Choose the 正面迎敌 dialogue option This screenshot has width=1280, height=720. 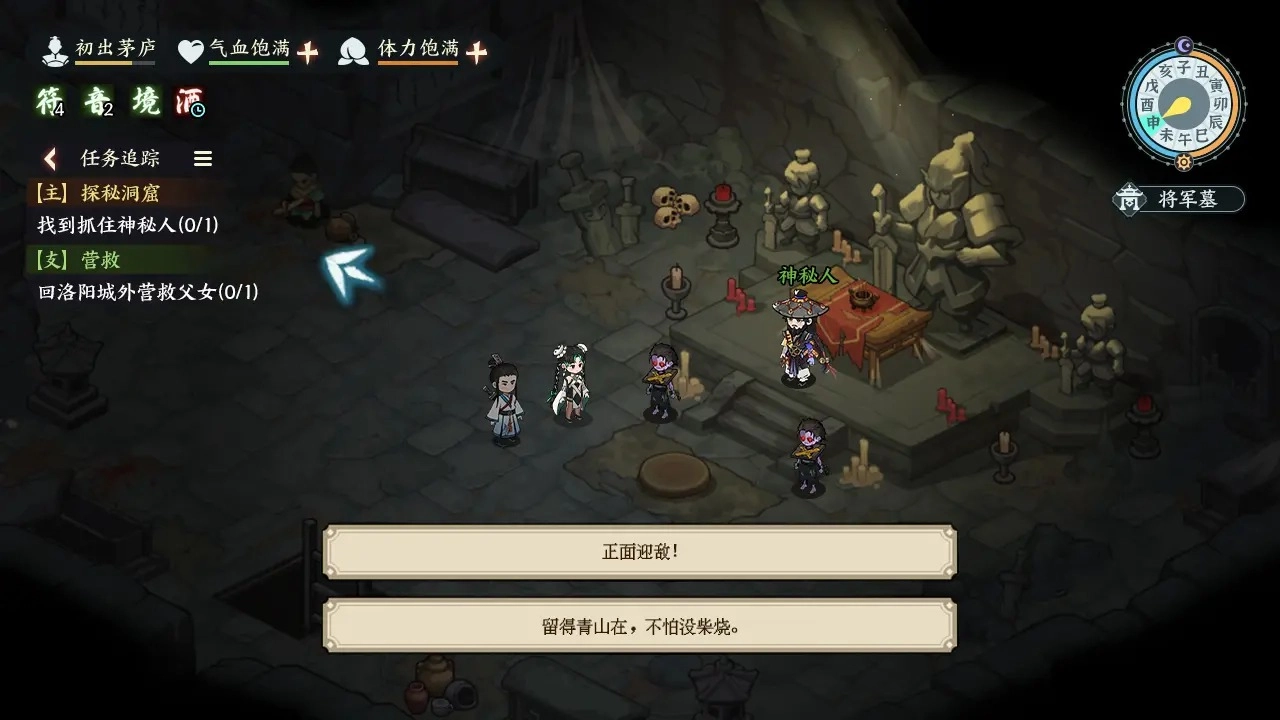tap(638, 549)
